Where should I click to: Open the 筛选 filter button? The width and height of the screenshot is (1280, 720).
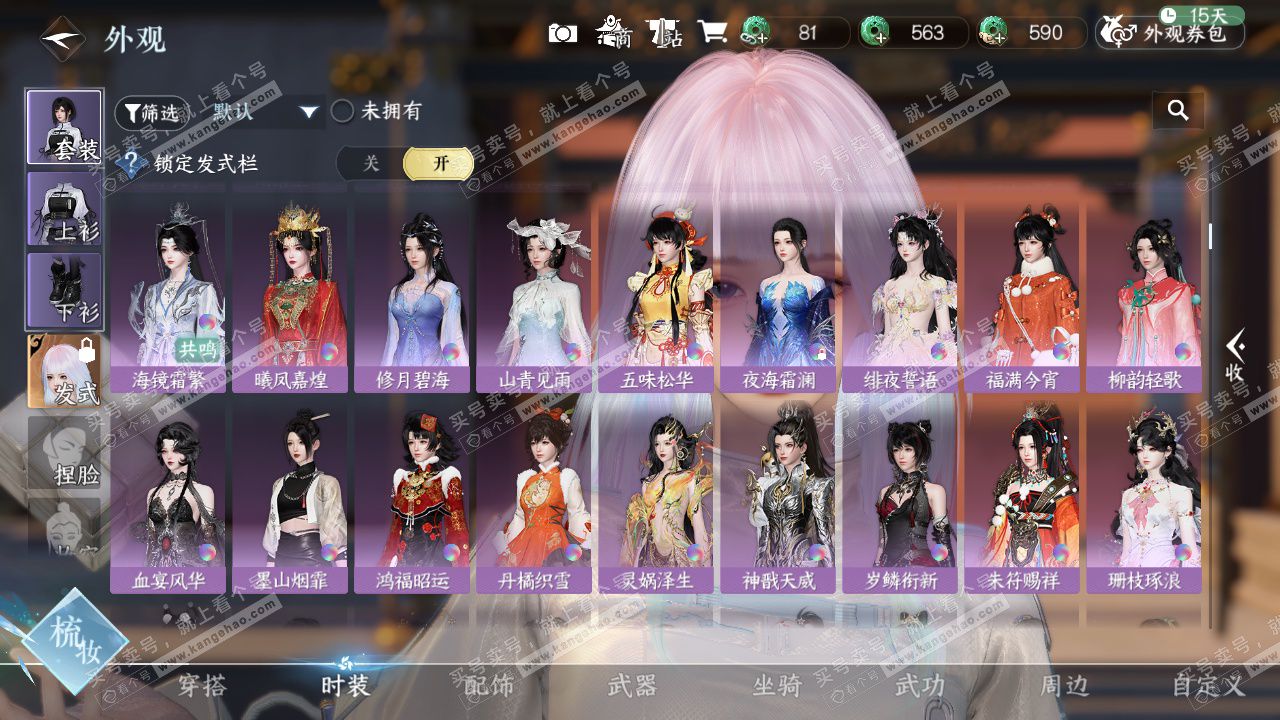(150, 112)
